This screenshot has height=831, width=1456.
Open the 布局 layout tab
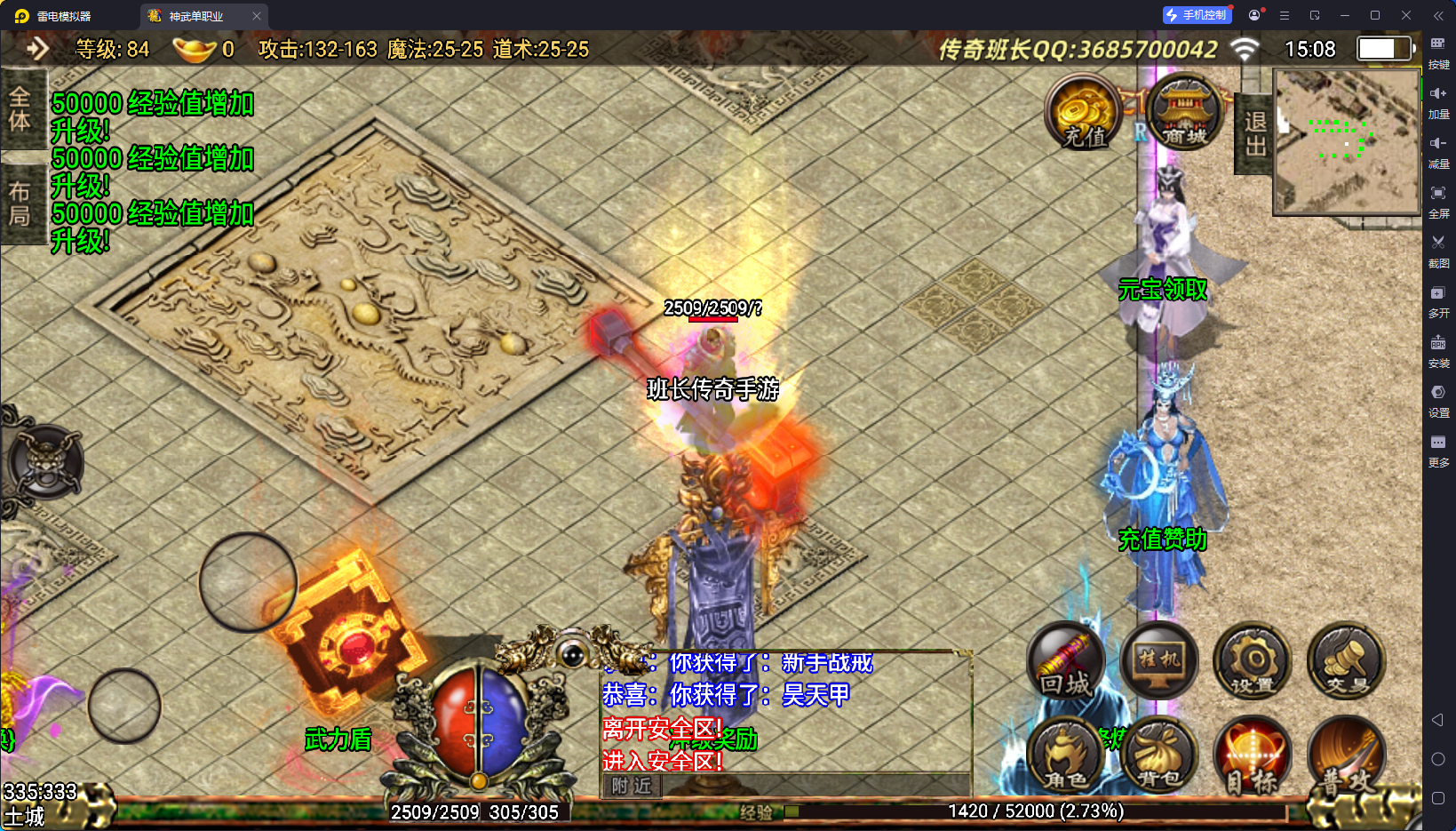(x=20, y=204)
